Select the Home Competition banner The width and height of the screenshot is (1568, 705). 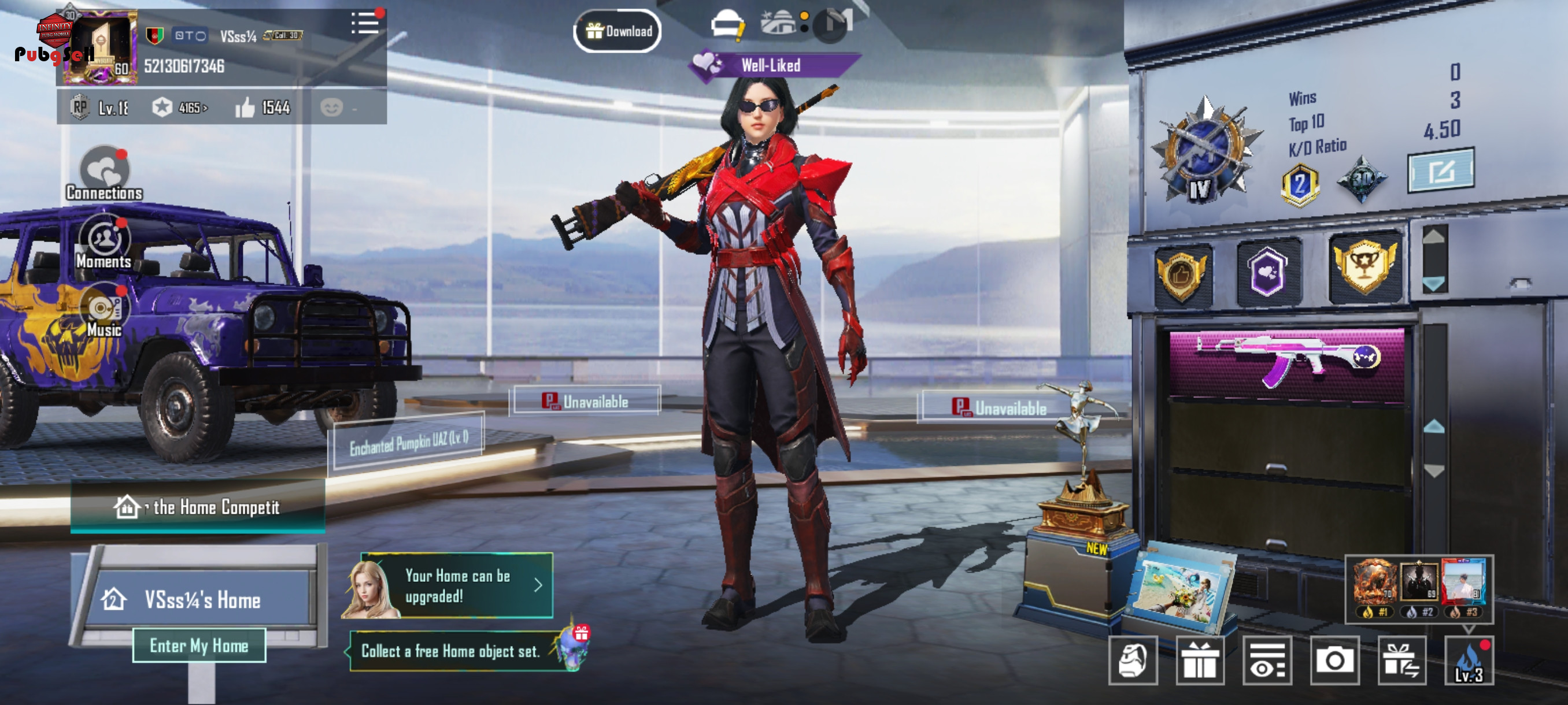tap(198, 507)
